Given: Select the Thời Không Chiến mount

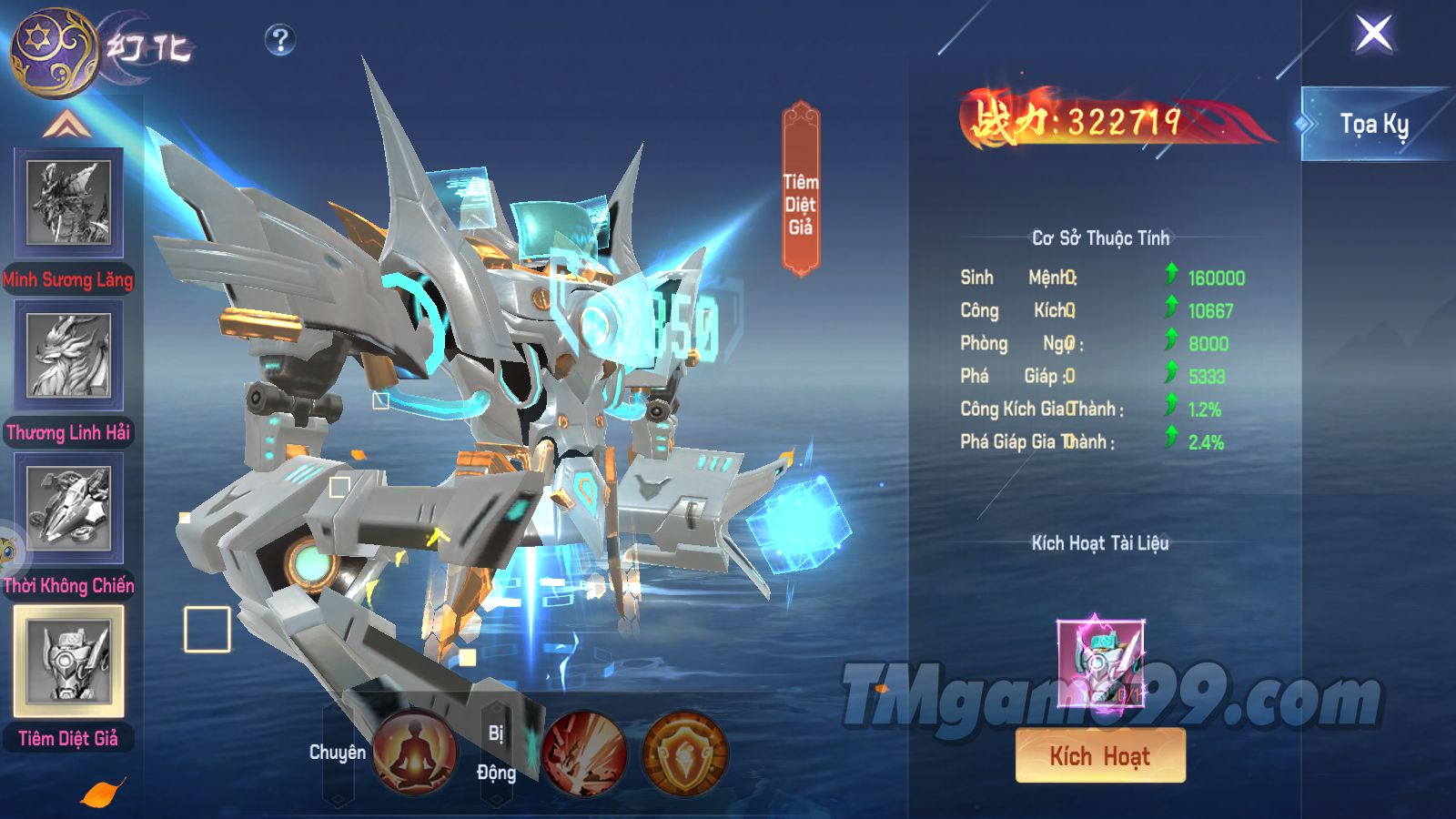Looking at the screenshot, I should (68, 508).
